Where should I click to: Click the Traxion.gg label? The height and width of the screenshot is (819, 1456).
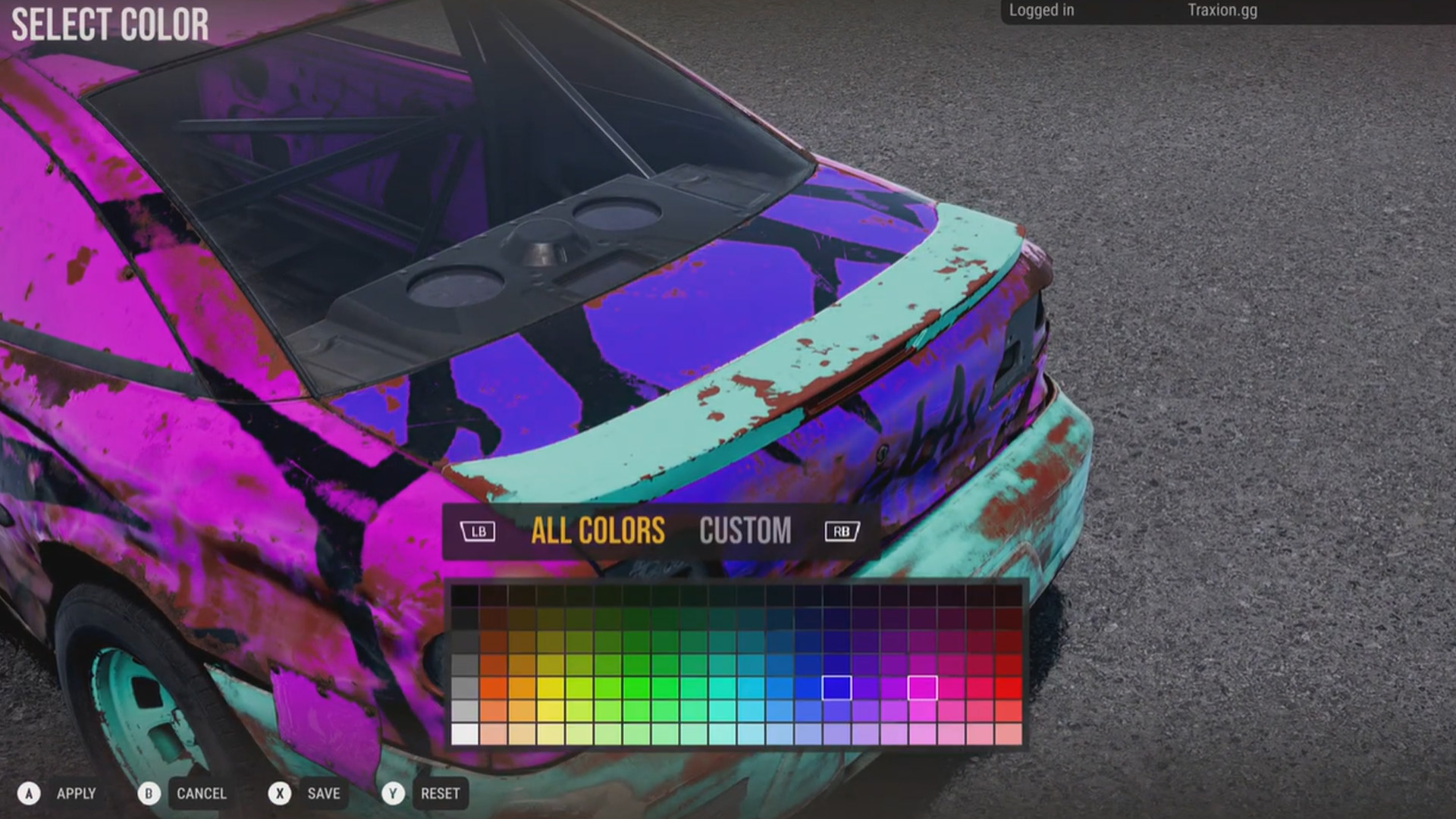point(1222,11)
